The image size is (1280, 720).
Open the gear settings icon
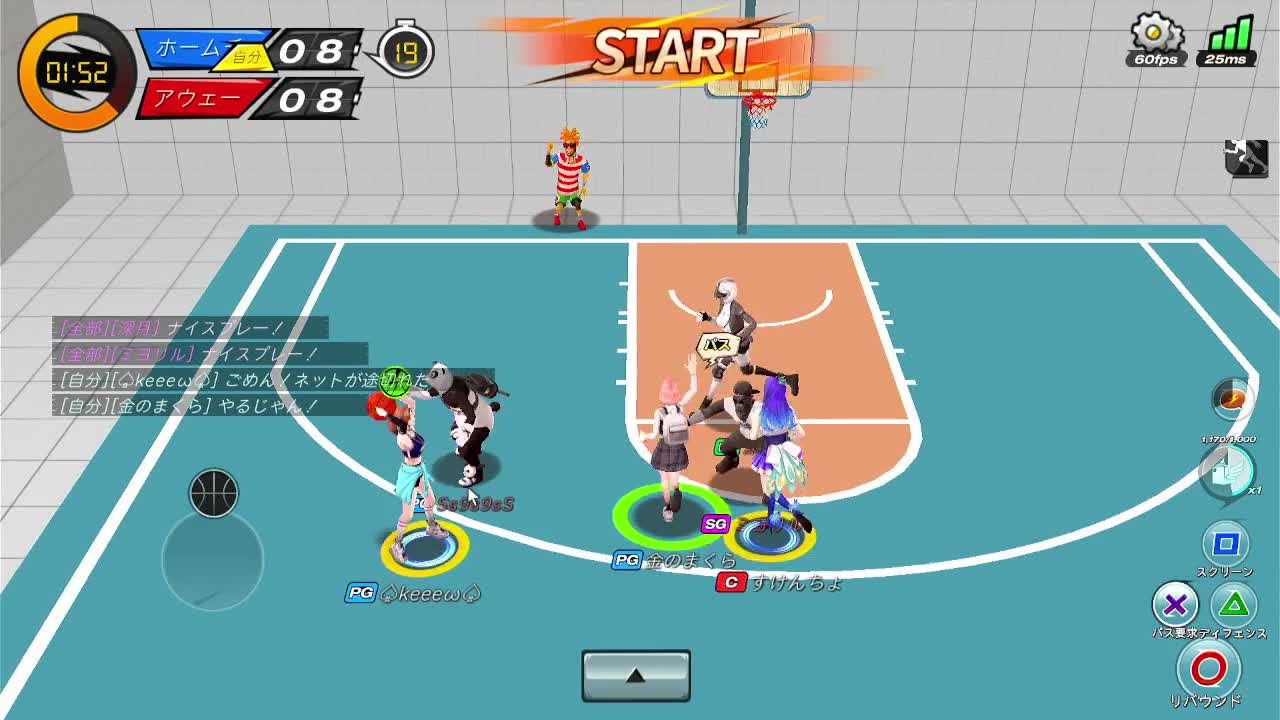pyautogui.click(x=1155, y=34)
